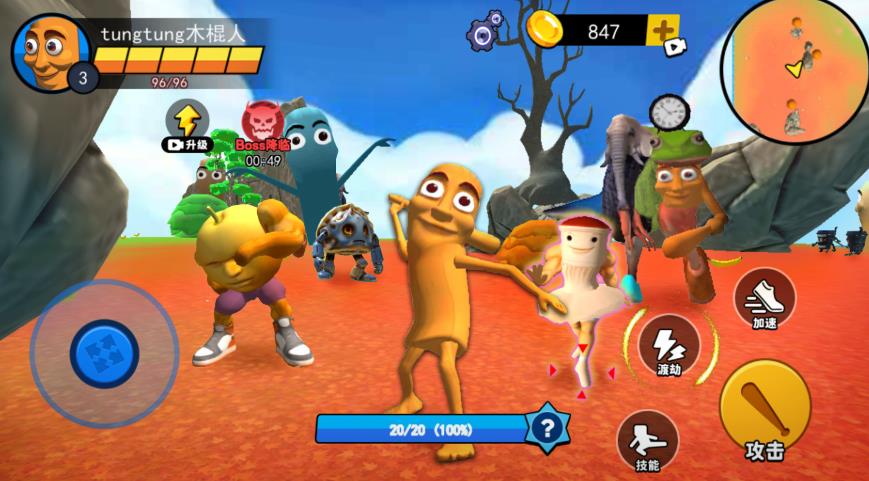
Task: Trigger the 技能 kick skill button
Action: point(647,441)
